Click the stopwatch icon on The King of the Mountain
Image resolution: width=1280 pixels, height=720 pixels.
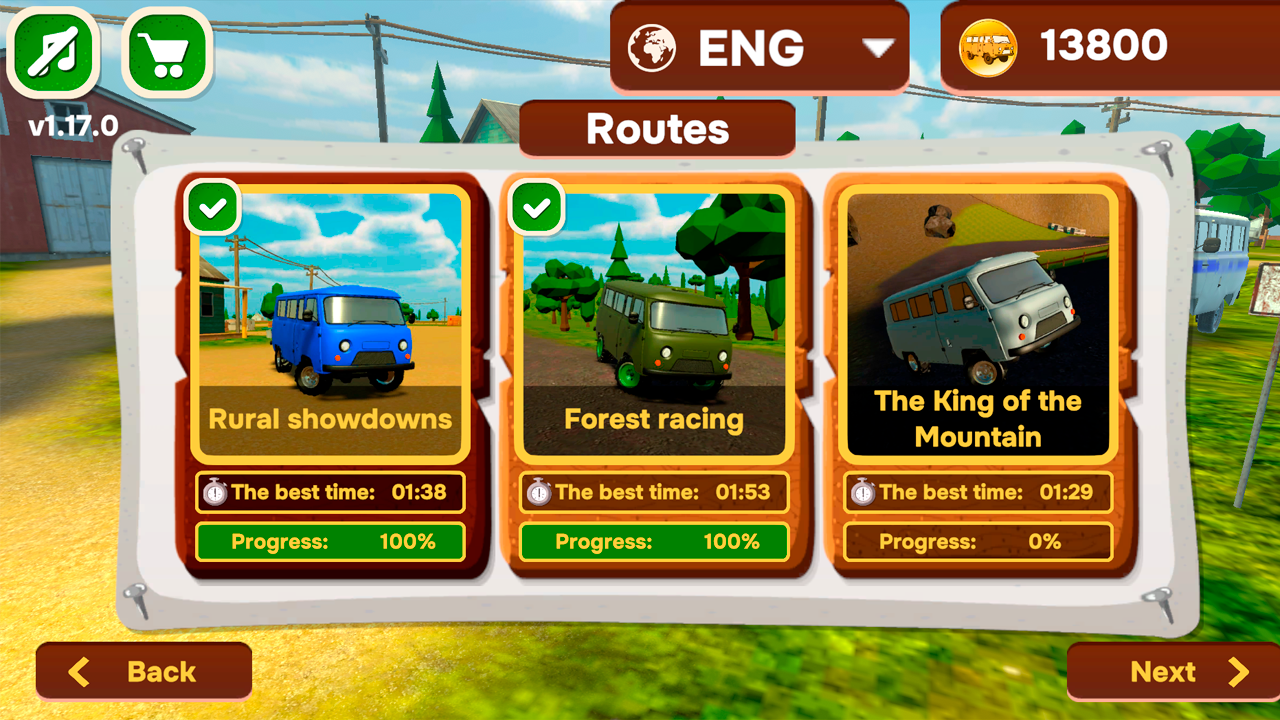865,492
